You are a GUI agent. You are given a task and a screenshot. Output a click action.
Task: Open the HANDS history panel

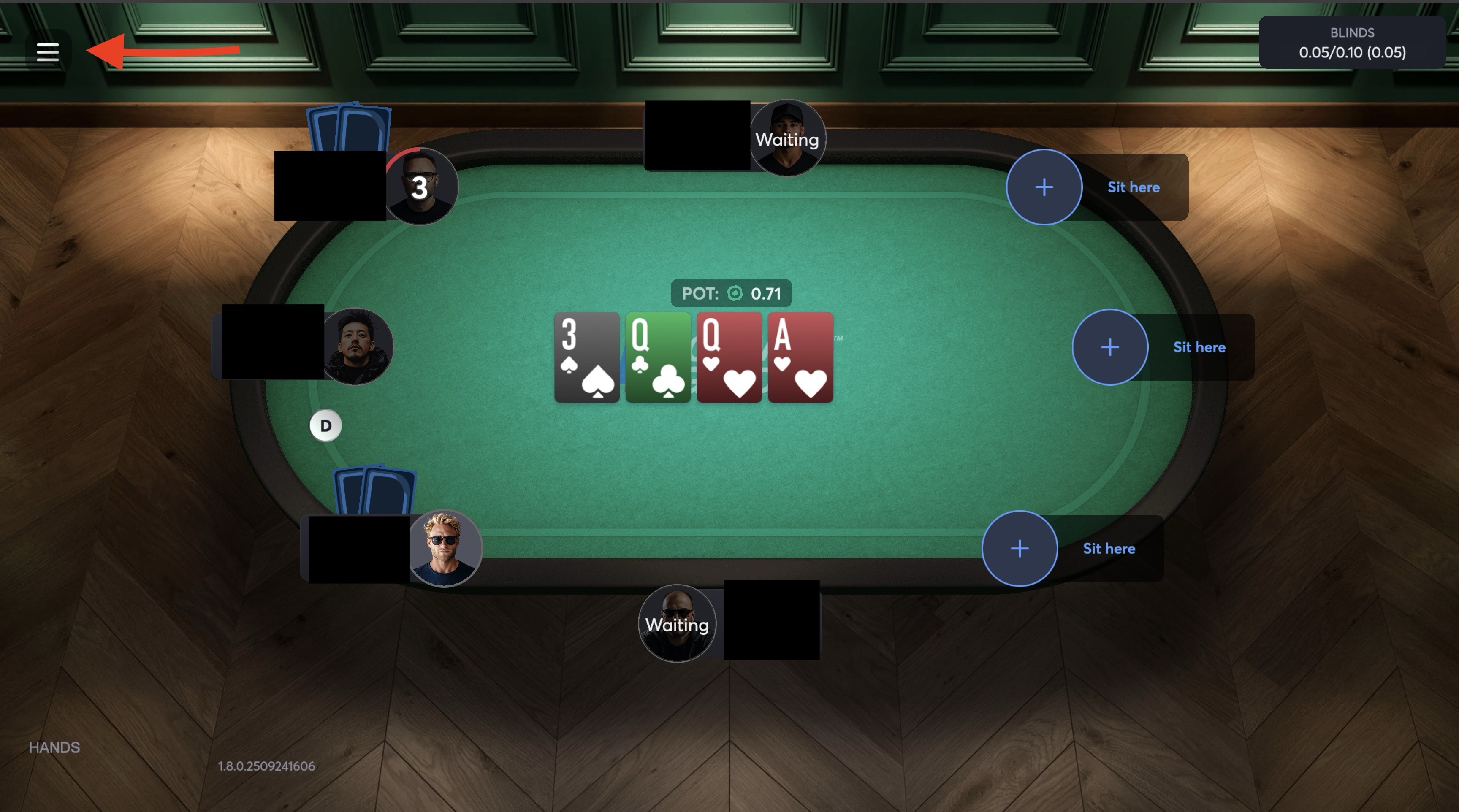54,747
